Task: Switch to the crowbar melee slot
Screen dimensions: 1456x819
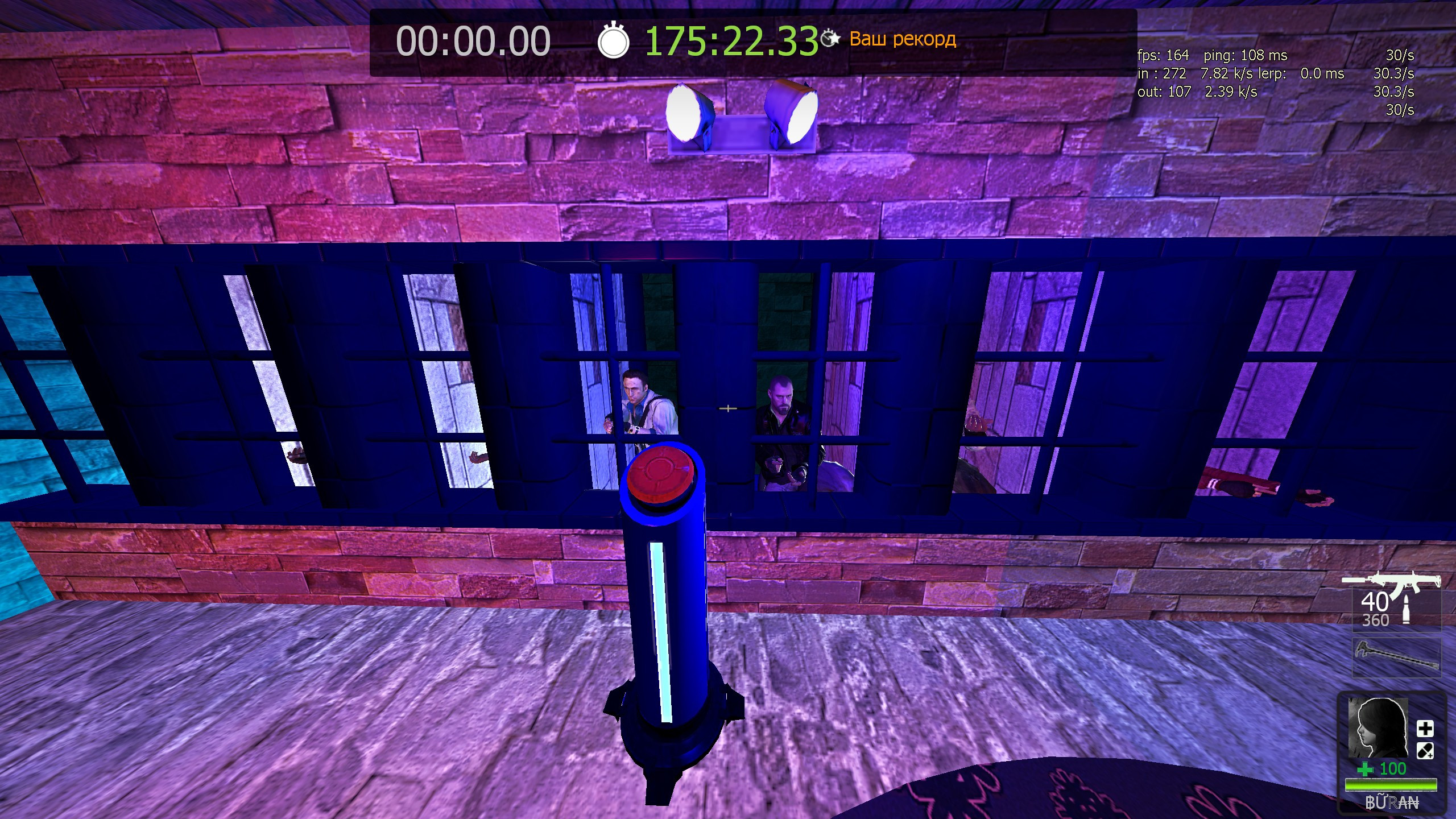Action: [1397, 658]
